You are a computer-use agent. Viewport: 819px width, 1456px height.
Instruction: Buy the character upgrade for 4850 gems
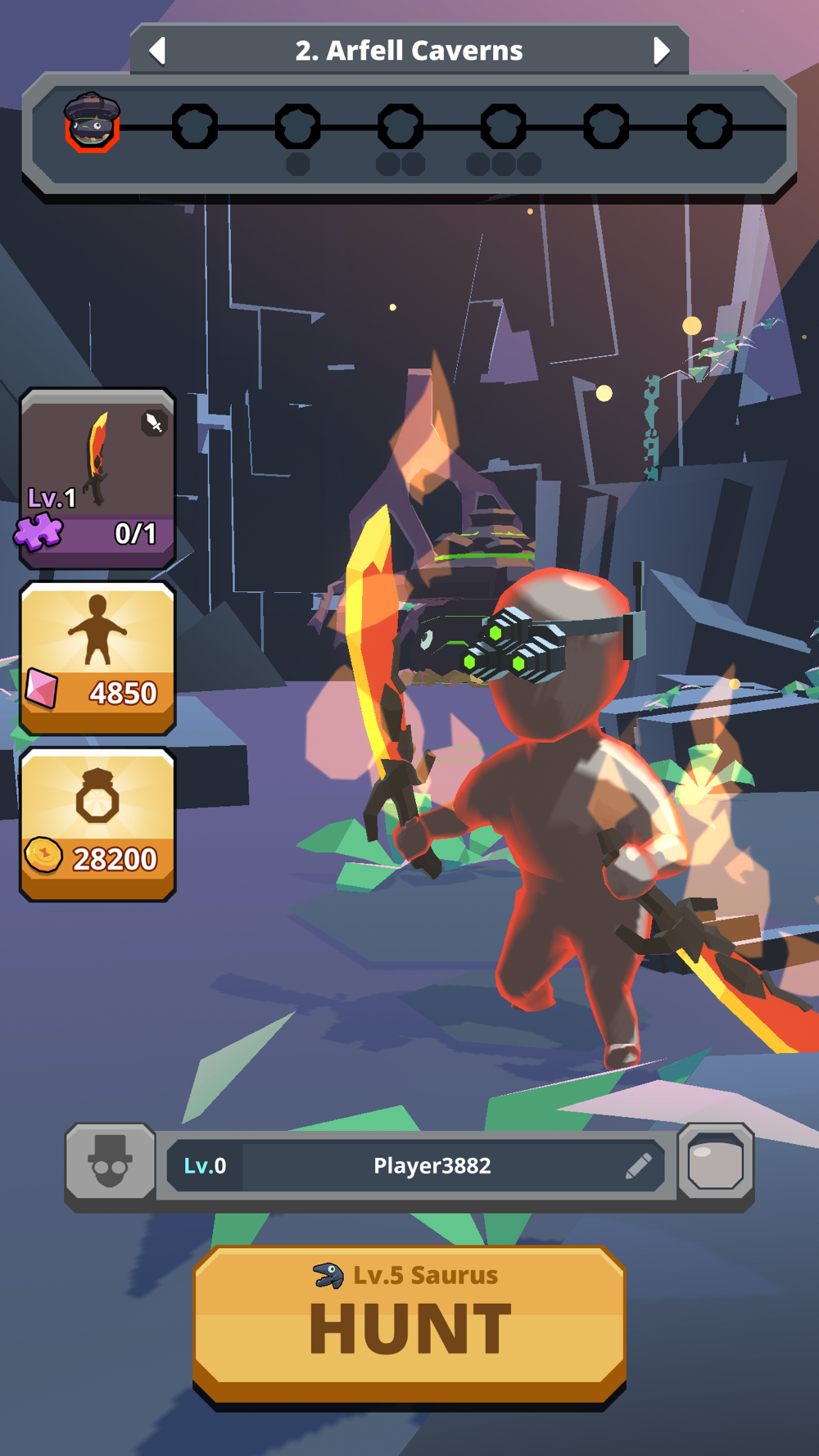97,658
